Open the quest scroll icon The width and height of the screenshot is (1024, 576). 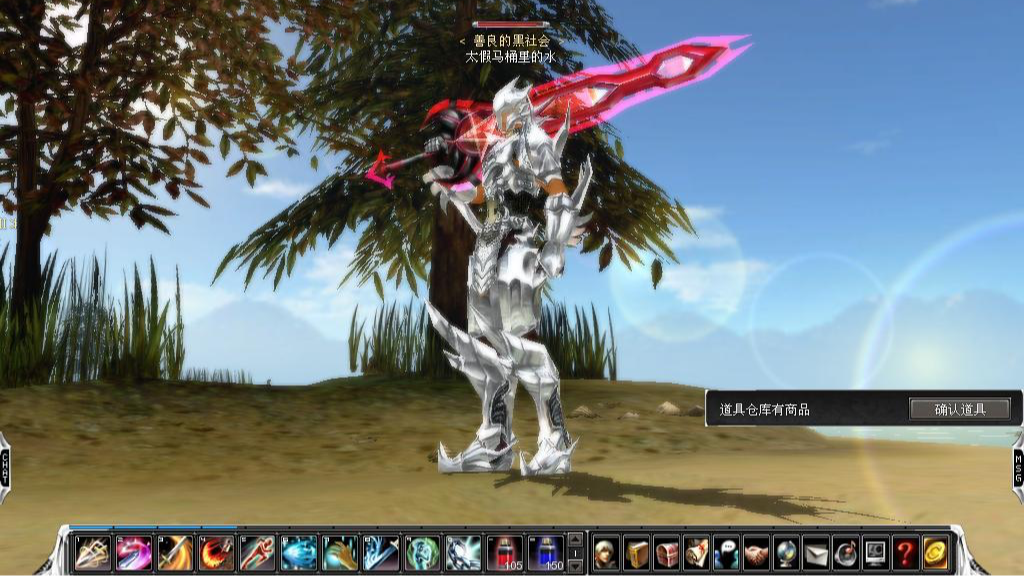point(696,552)
